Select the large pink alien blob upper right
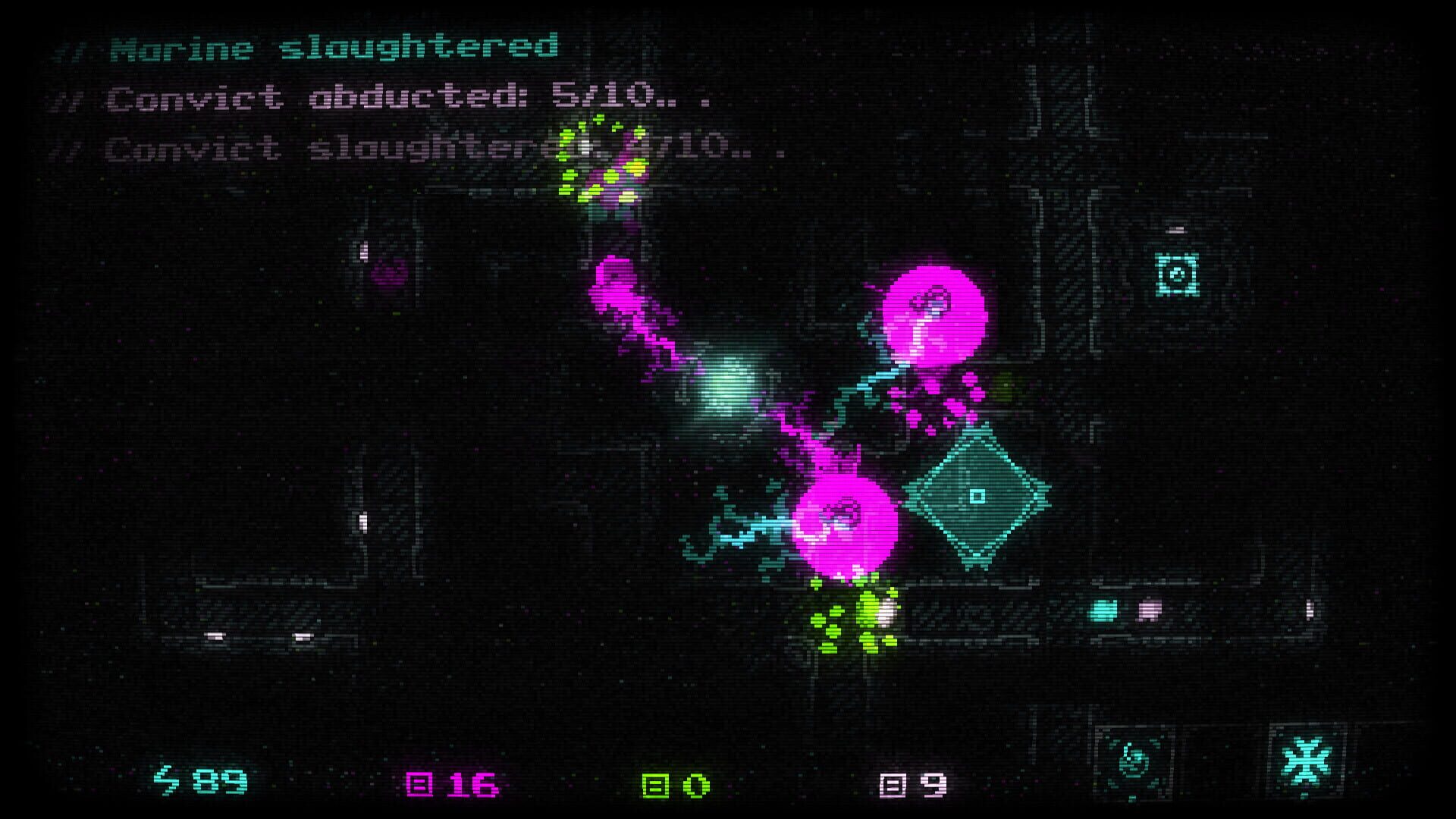This screenshot has width=1456, height=819. pyautogui.click(x=933, y=318)
